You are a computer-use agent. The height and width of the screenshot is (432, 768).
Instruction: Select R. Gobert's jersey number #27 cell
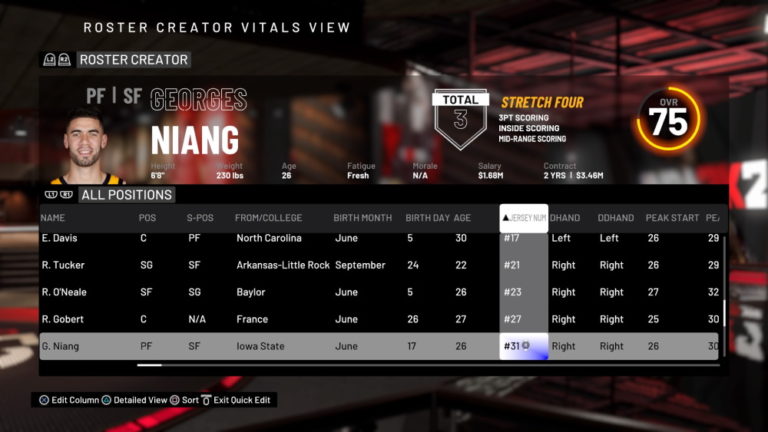(523, 319)
